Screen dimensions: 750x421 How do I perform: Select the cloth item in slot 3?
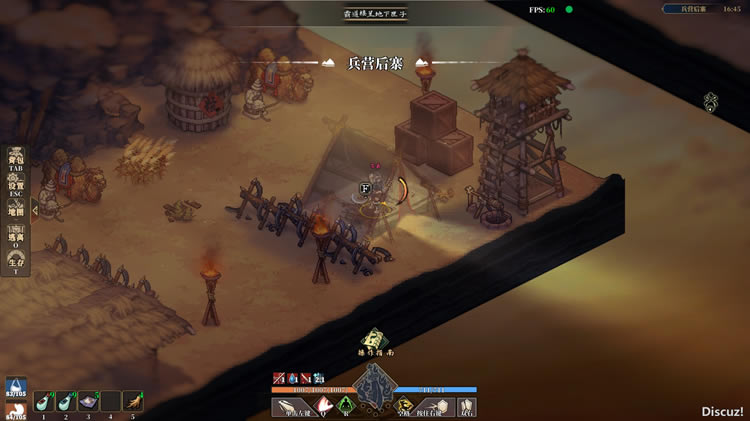[88, 401]
